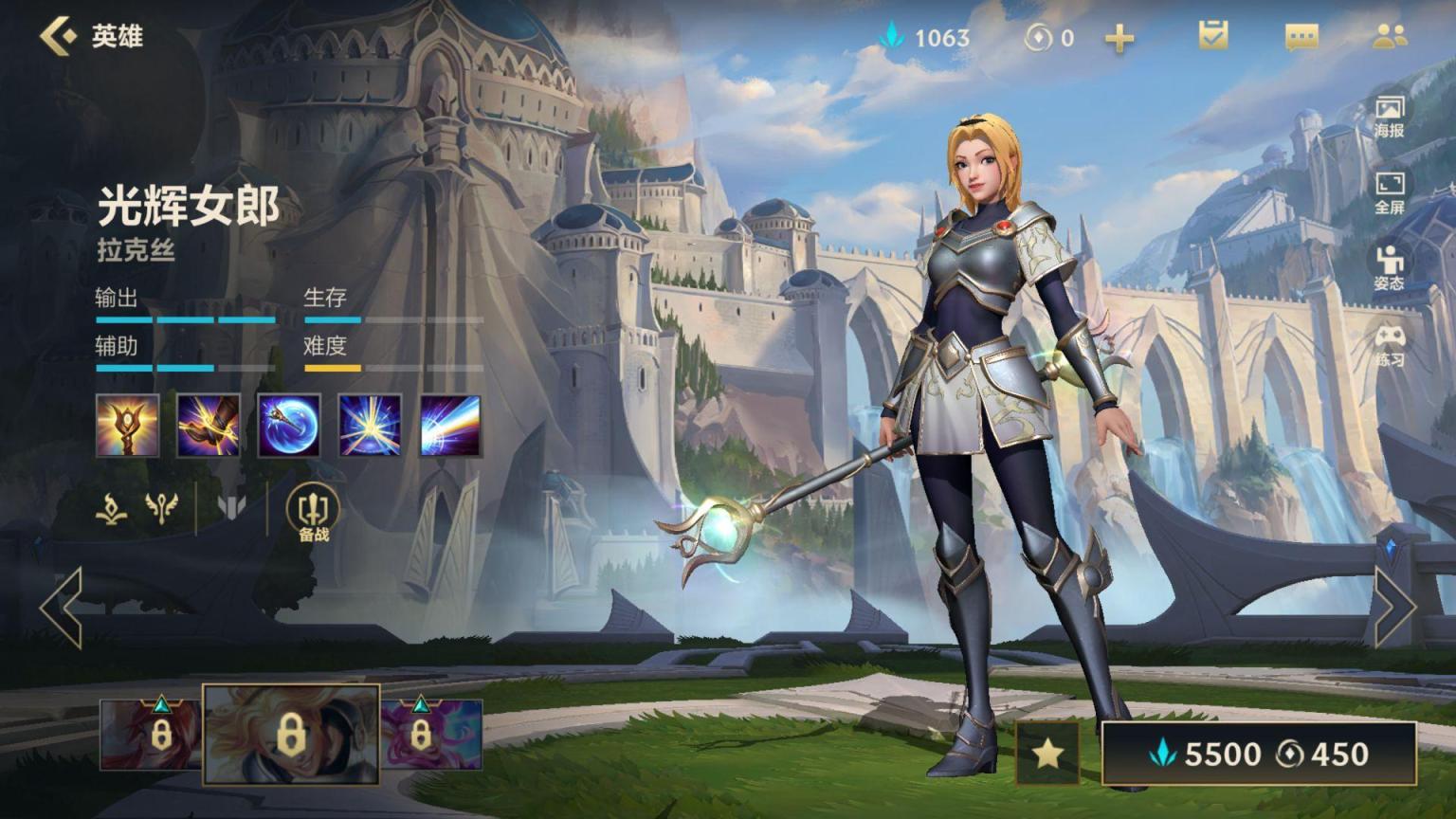The height and width of the screenshot is (819, 1456).
Task: Show next champion with right arrow
Action: click(1394, 608)
